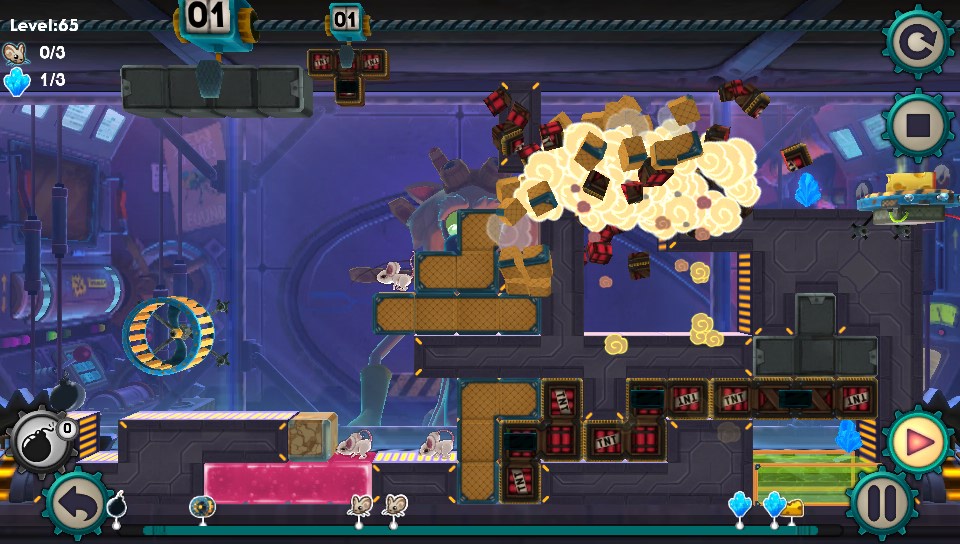
Task: Click the orange play arrow button
Action: (x=916, y=440)
